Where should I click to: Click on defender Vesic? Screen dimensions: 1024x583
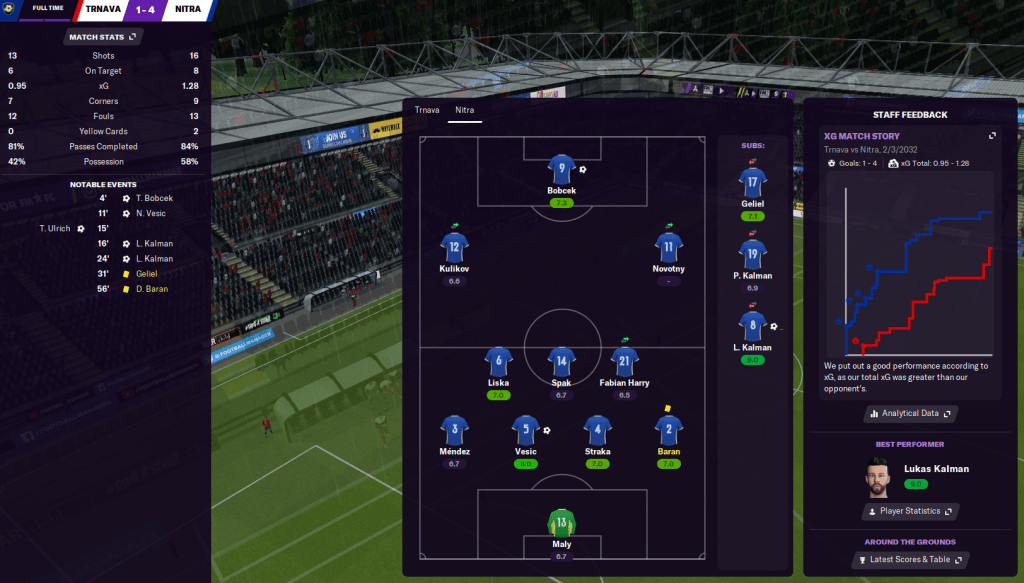tap(526, 431)
